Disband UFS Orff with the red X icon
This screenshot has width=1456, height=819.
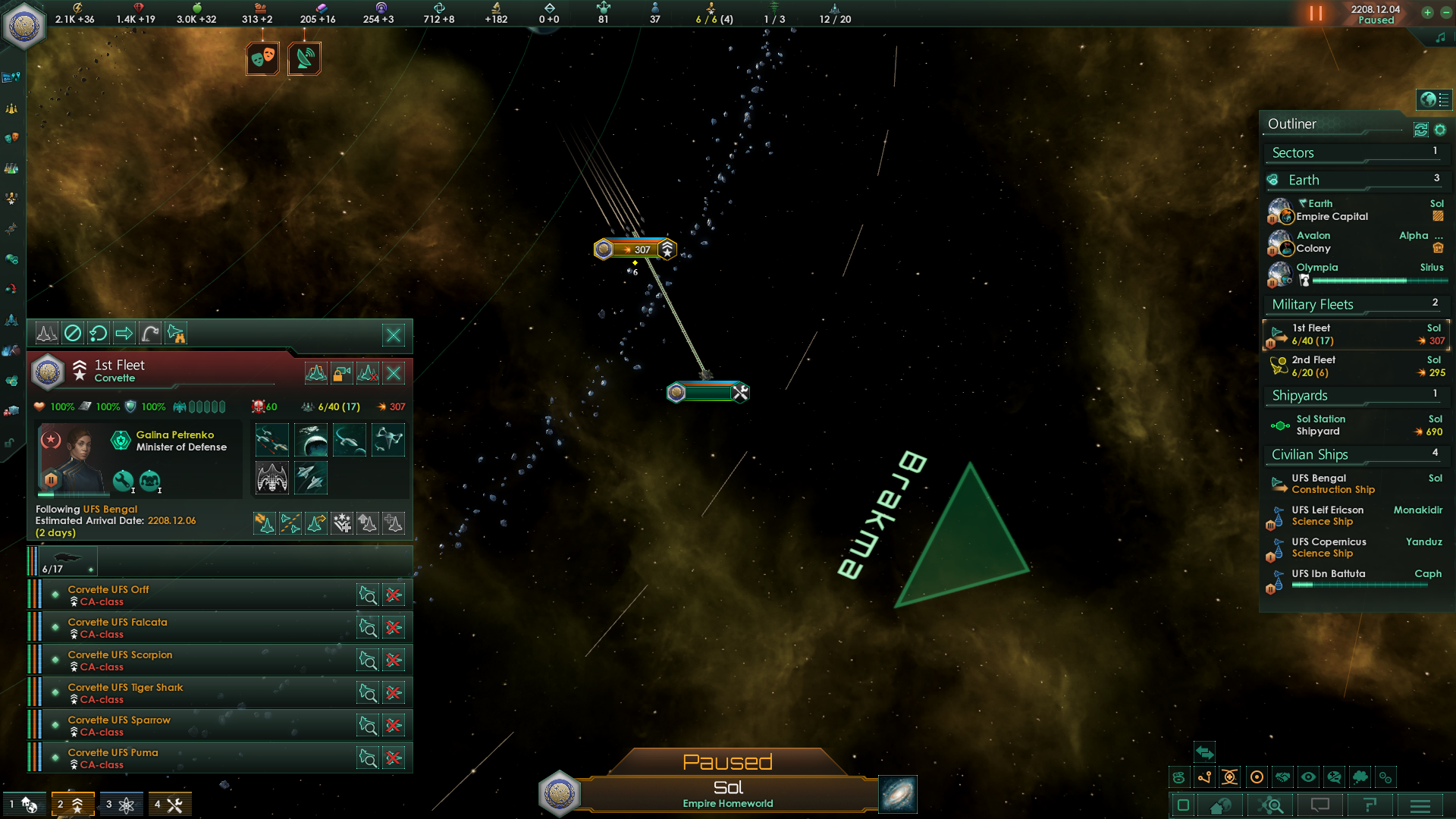[394, 595]
